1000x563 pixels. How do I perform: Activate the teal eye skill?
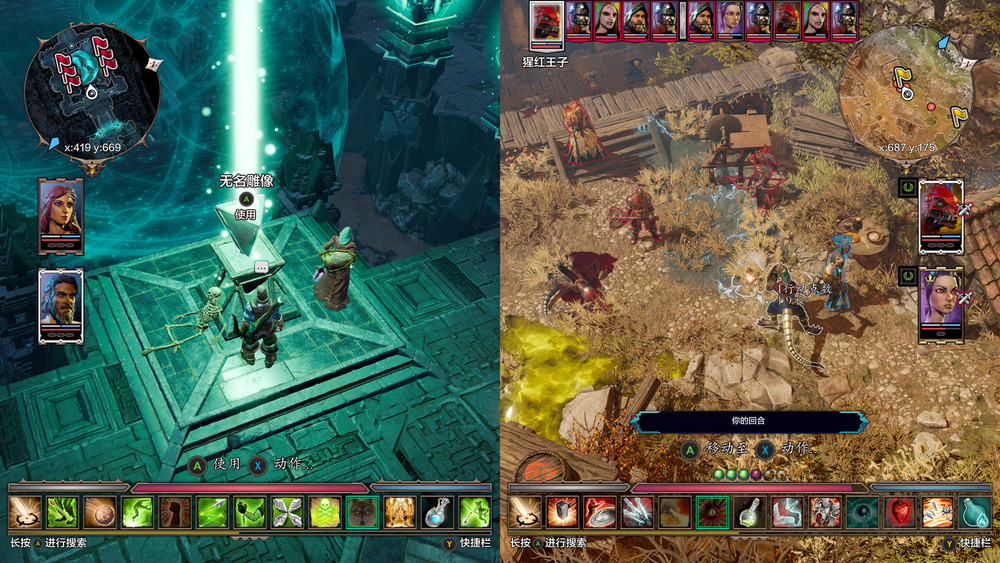point(861,512)
